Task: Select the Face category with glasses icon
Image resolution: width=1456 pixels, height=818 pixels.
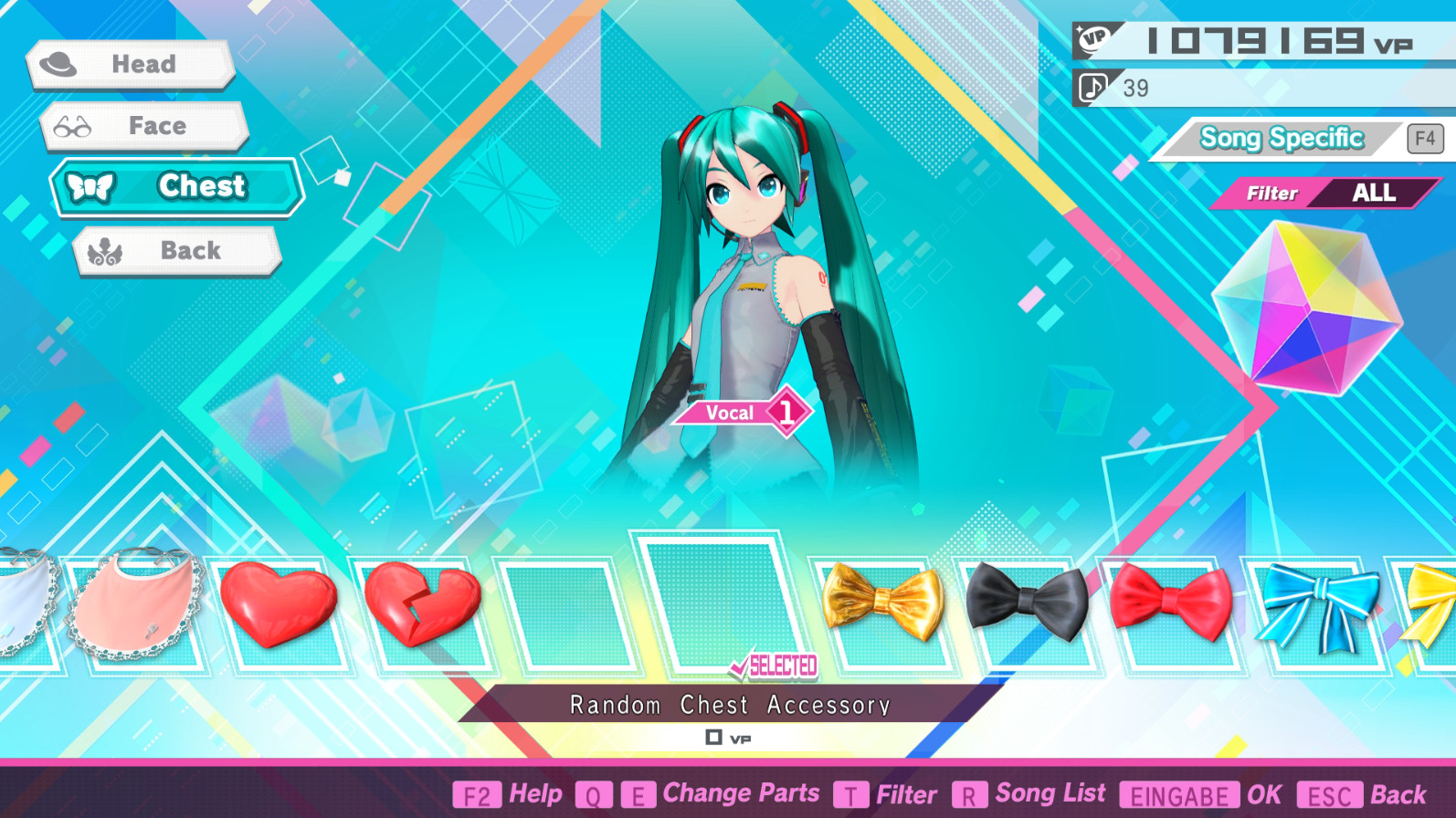Action: coord(144,126)
